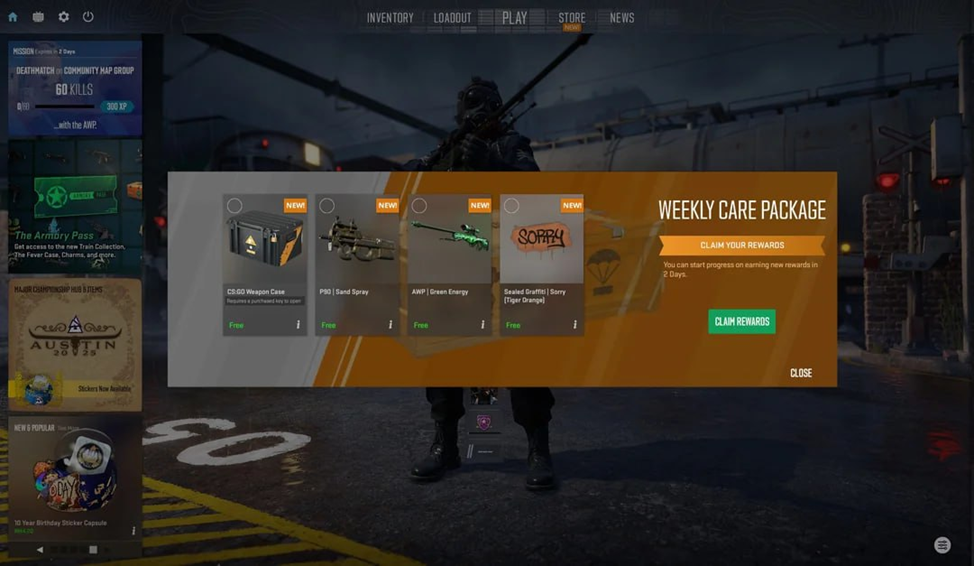View the News tab
This screenshot has width=974, height=566.
pos(622,18)
